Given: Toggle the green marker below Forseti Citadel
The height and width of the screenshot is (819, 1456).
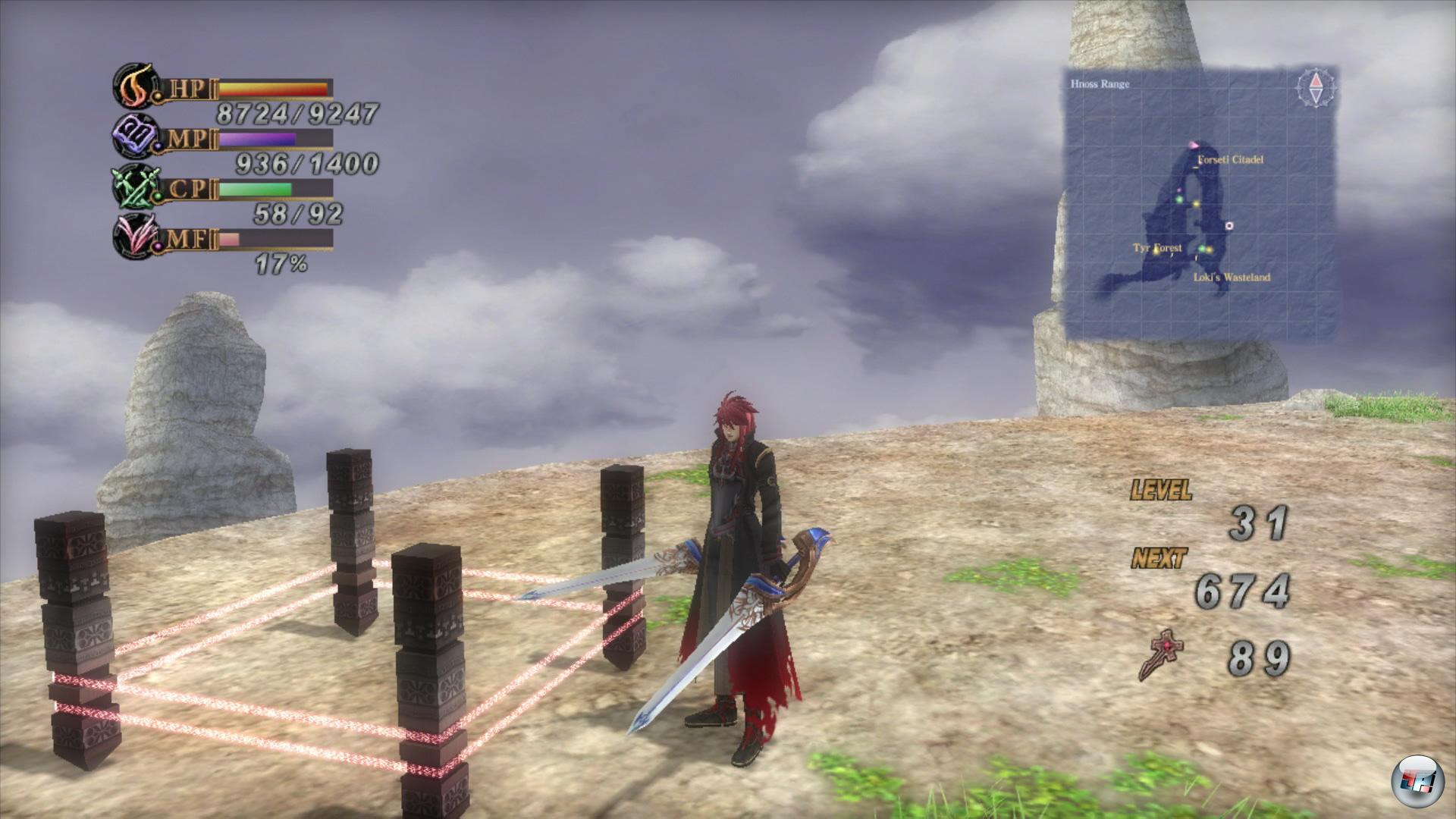Looking at the screenshot, I should [x=1178, y=199].
